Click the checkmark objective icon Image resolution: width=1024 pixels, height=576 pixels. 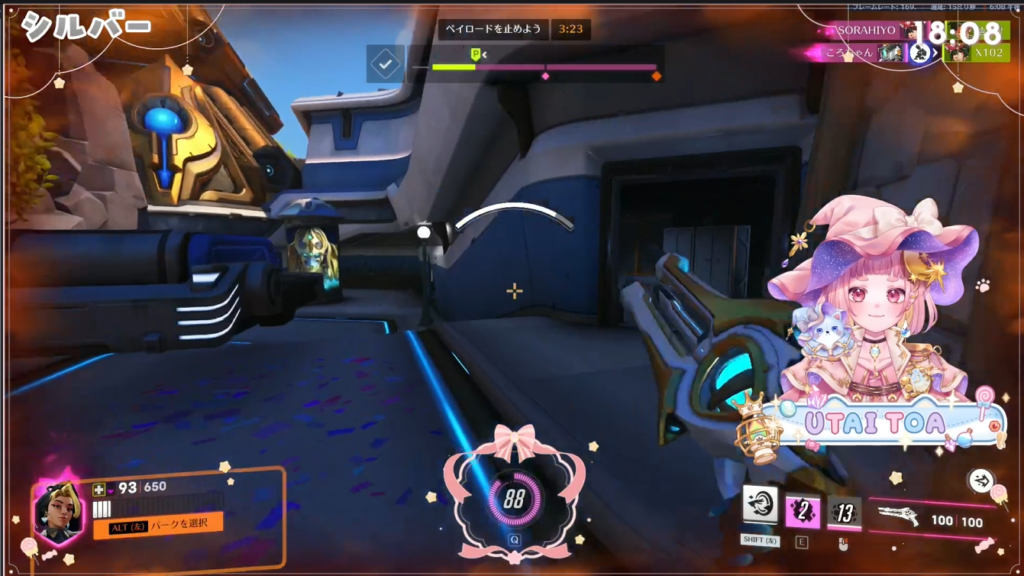click(x=385, y=64)
